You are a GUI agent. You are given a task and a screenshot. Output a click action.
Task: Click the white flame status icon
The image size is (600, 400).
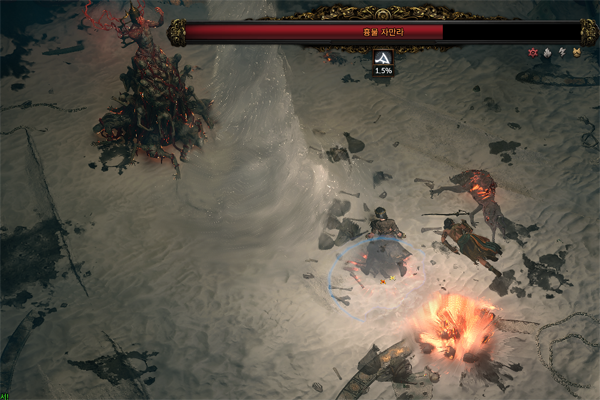point(547,51)
